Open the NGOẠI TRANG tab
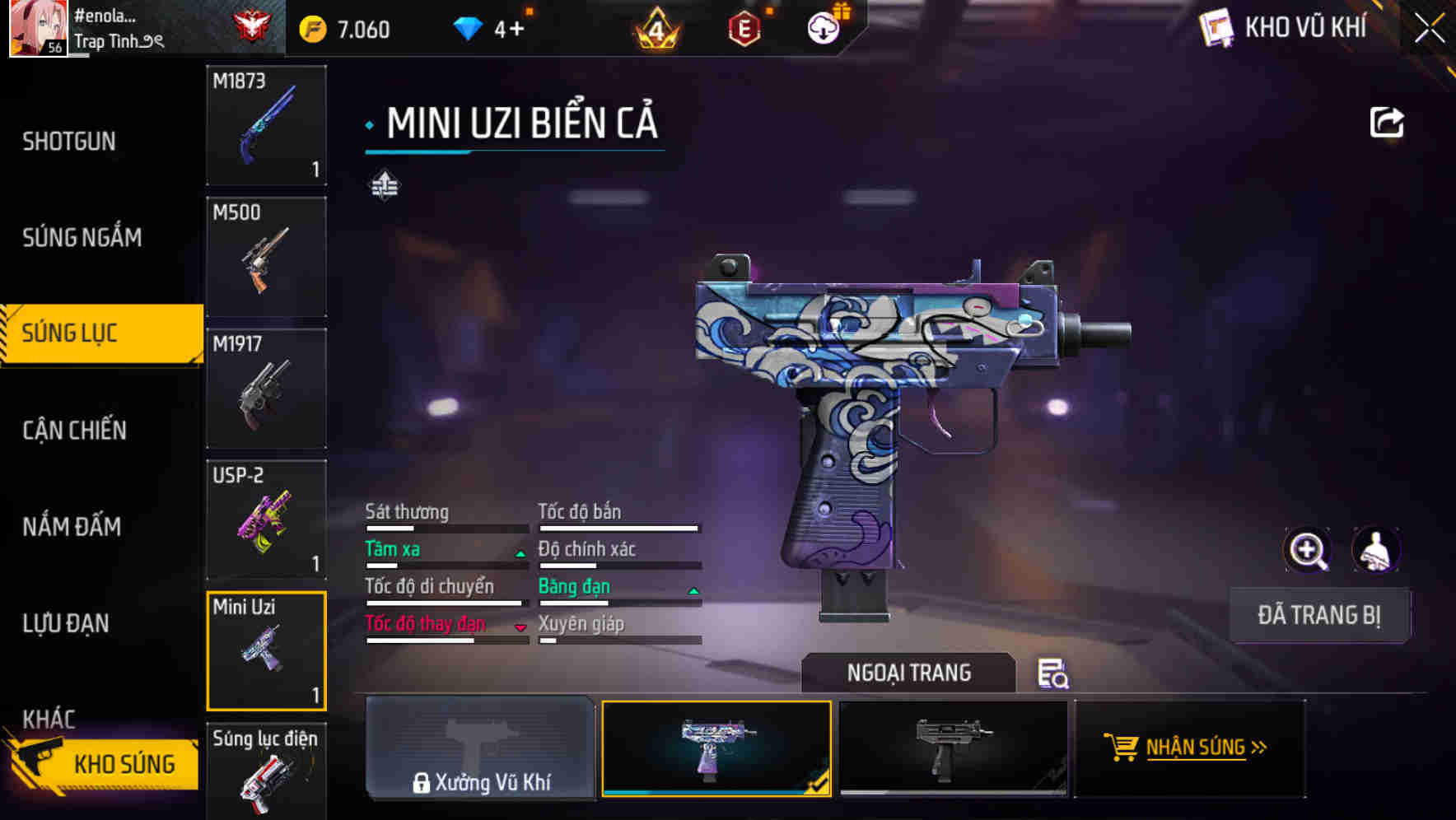The image size is (1456, 820). pyautogui.click(x=908, y=673)
